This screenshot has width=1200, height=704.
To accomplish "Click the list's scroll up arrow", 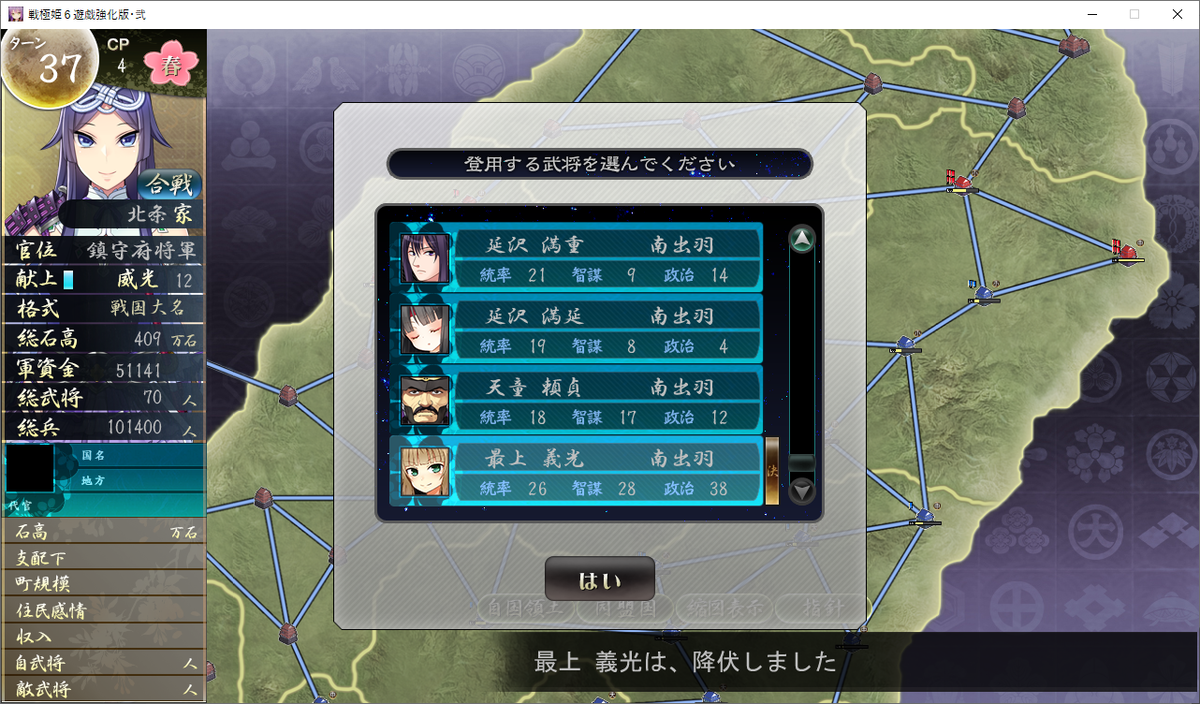I will [x=802, y=240].
